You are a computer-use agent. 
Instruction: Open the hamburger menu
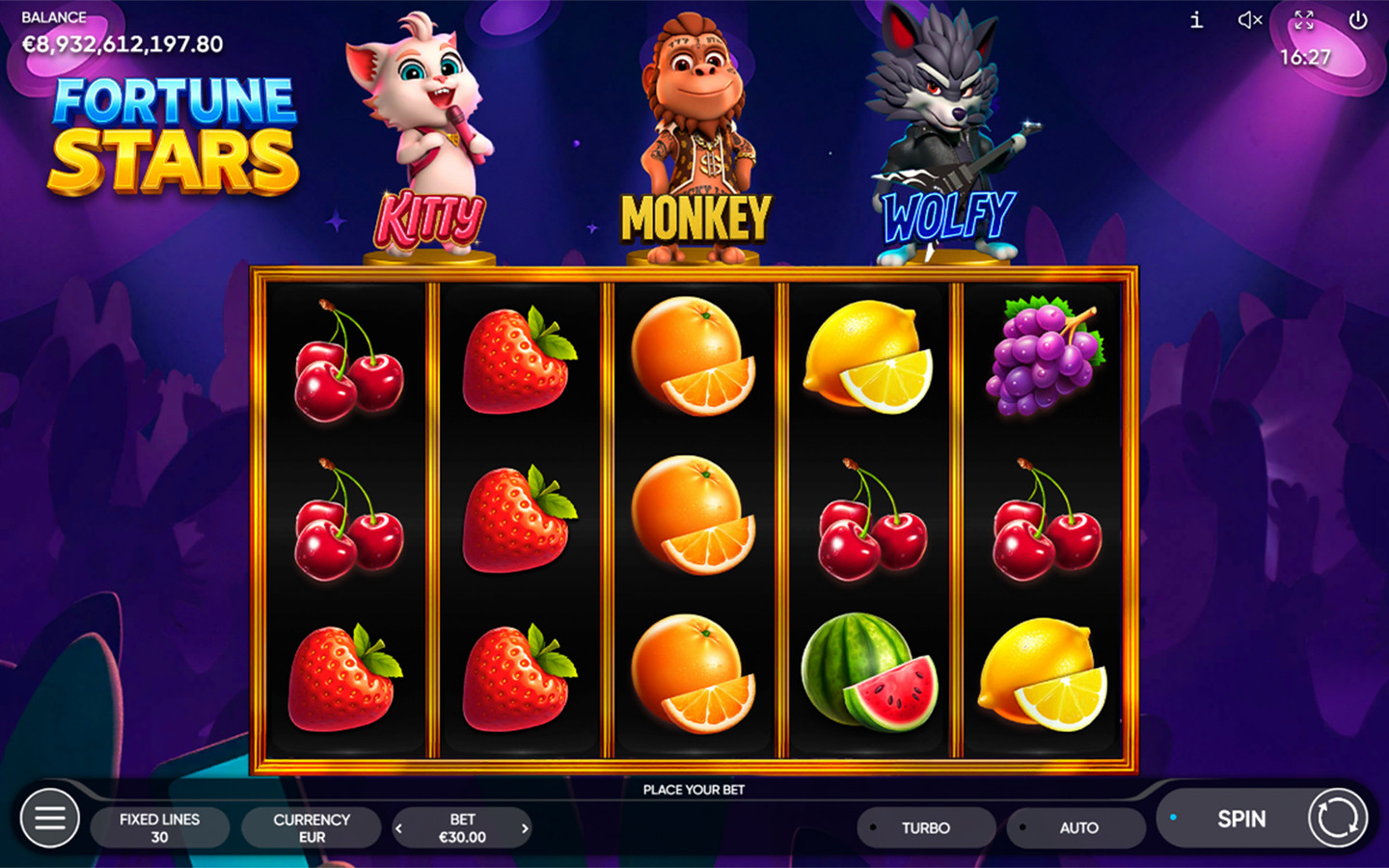[x=50, y=819]
